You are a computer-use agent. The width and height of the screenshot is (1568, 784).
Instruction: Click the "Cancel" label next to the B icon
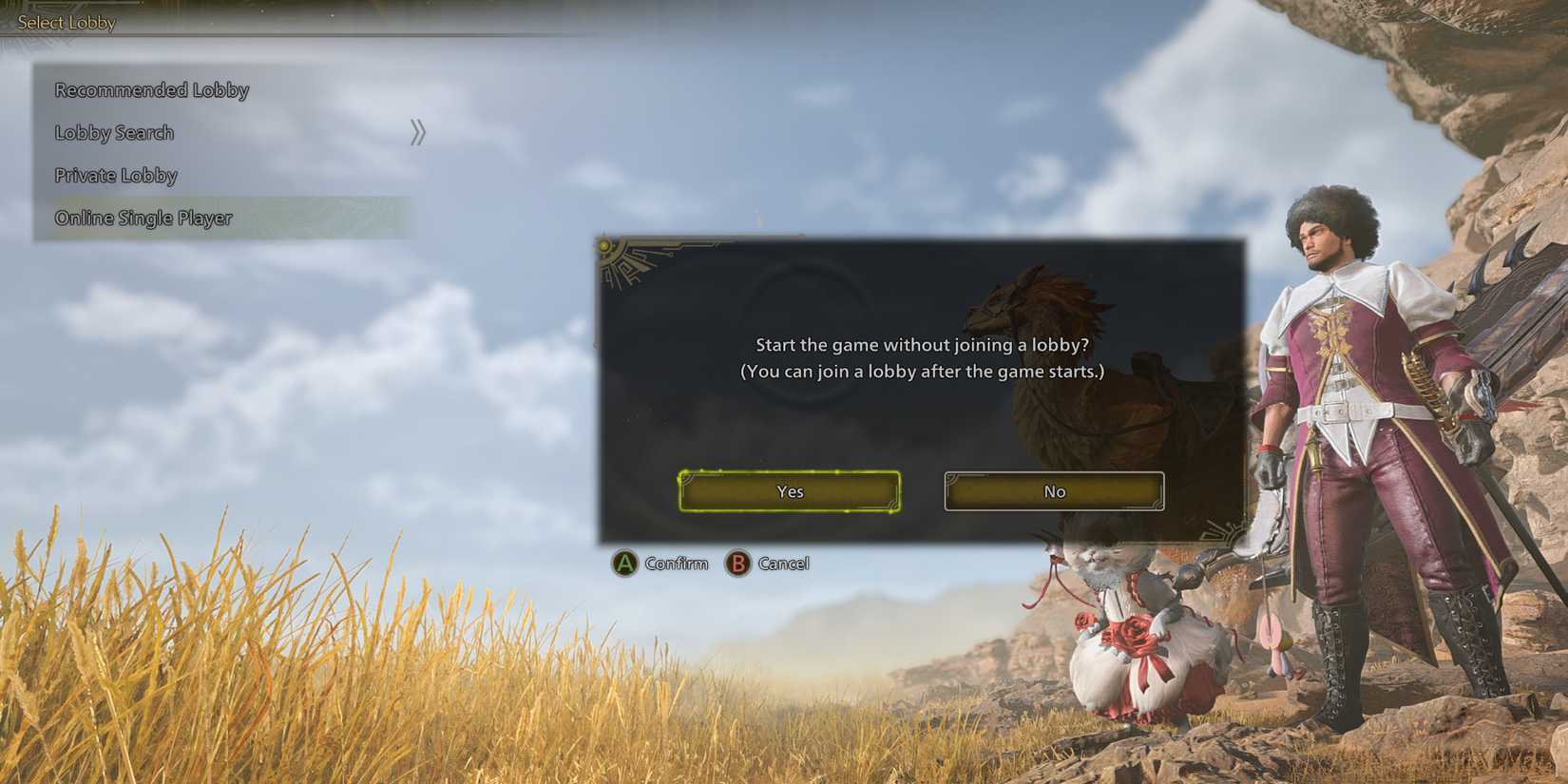783,564
